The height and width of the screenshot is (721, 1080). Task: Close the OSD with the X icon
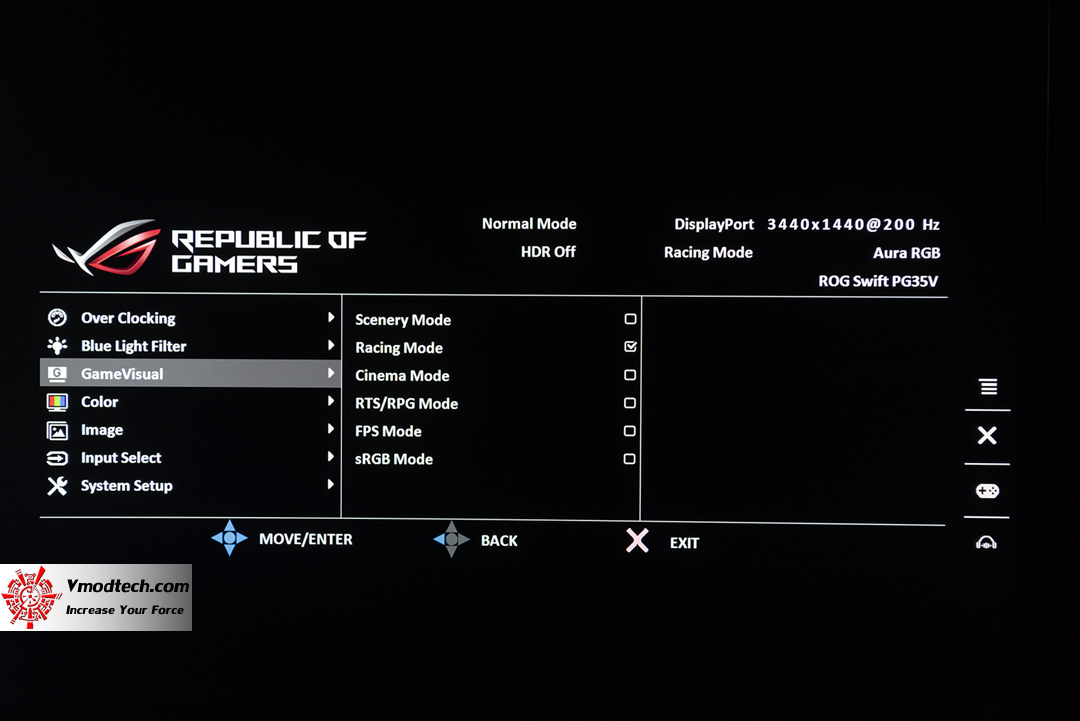coord(987,435)
